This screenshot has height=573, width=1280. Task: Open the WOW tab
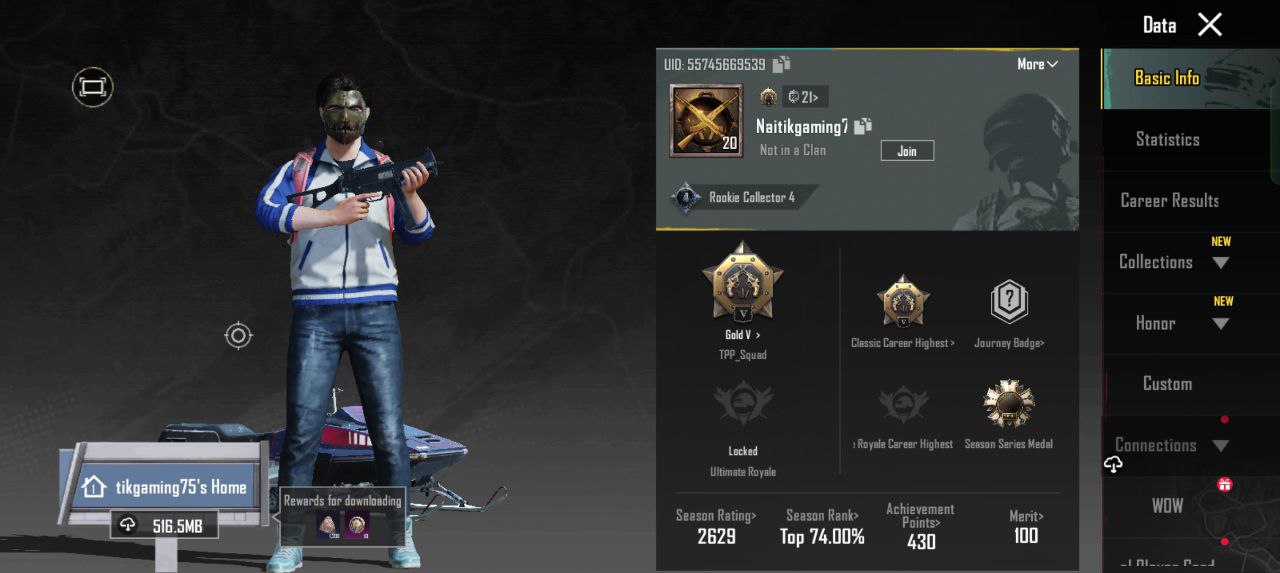[x=1167, y=506]
